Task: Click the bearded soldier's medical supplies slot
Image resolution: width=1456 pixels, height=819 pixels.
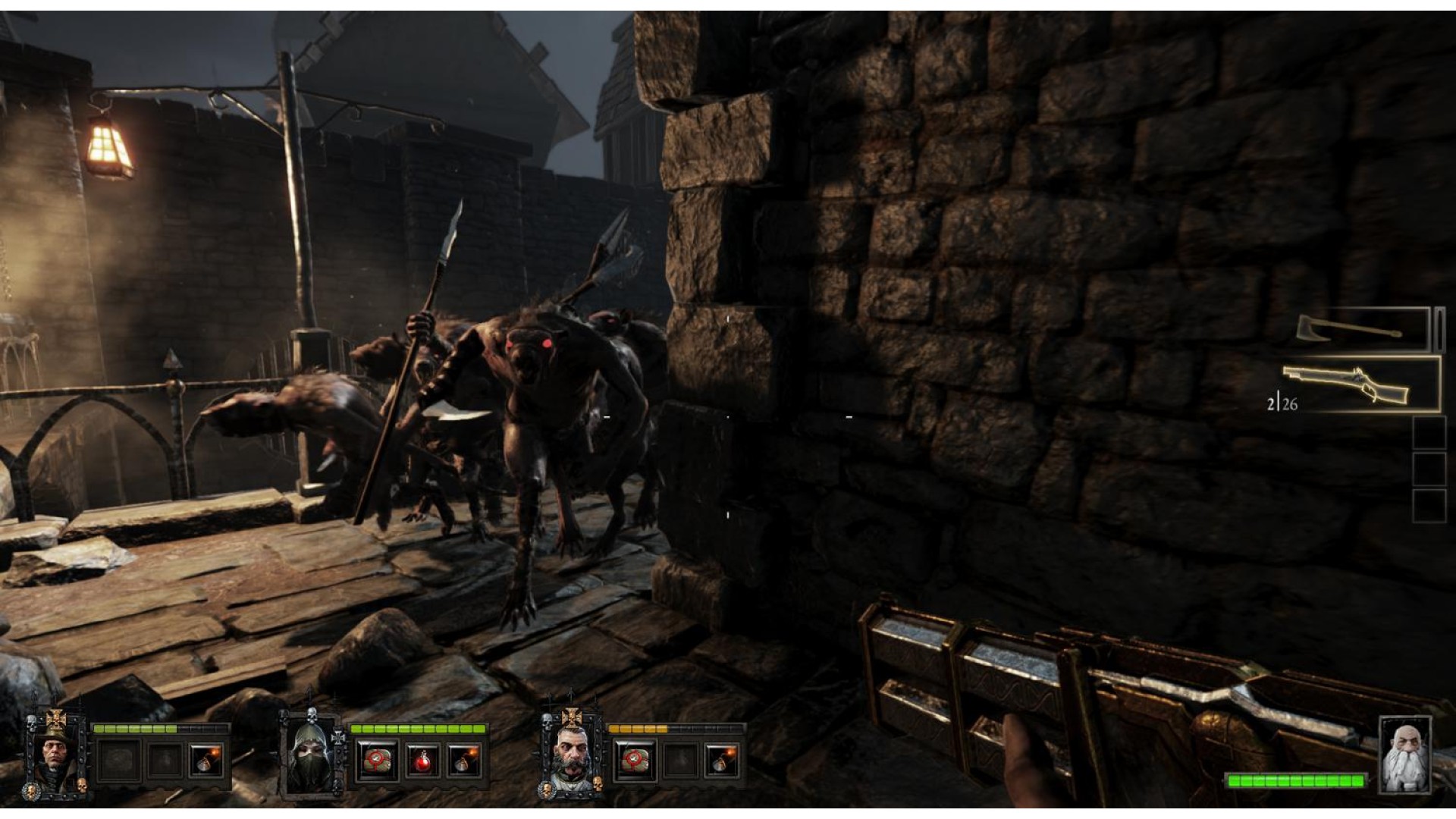Action: point(635,760)
